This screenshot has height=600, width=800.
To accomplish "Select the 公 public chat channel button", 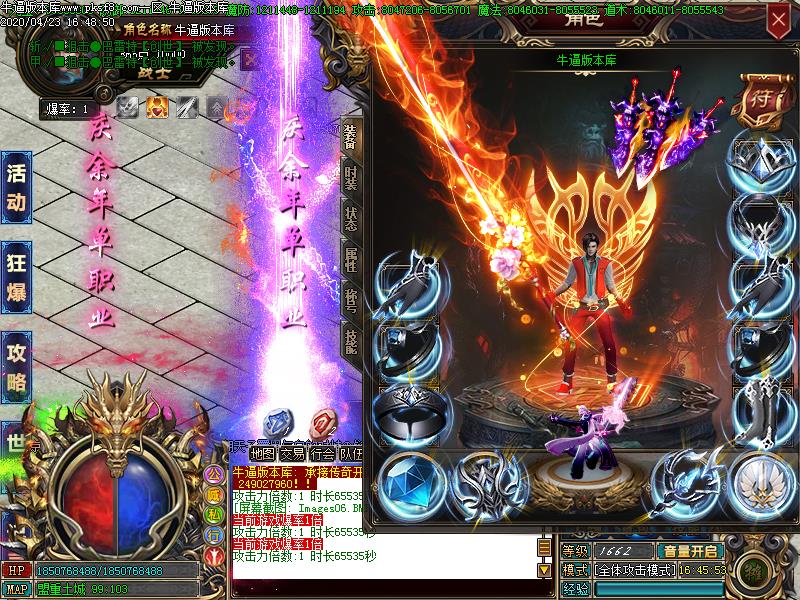I will (x=213, y=472).
